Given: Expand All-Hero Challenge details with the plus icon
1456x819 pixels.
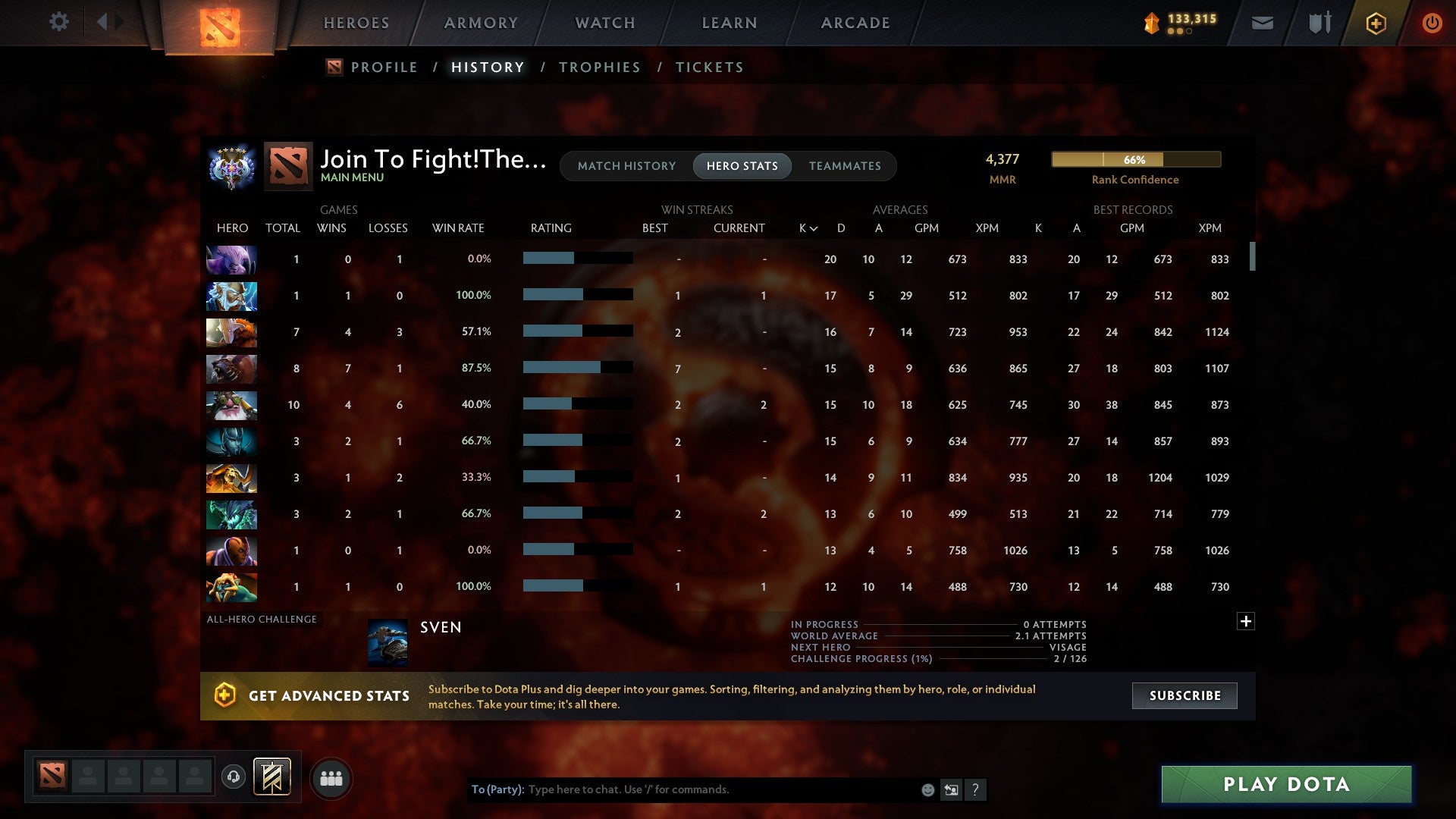Looking at the screenshot, I should [x=1246, y=620].
